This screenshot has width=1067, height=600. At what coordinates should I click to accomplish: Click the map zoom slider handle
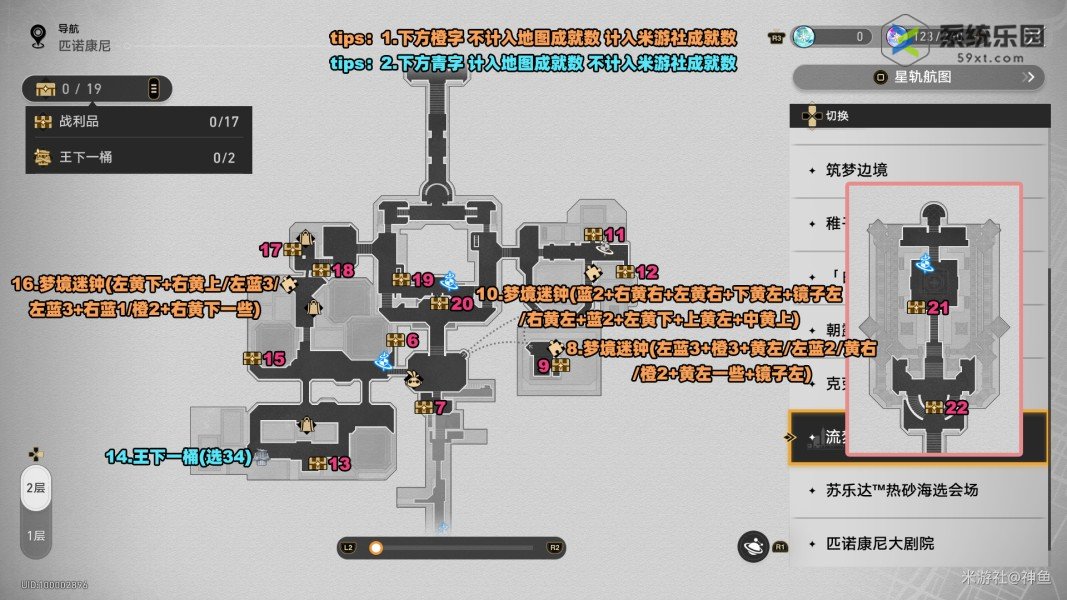(x=376, y=547)
